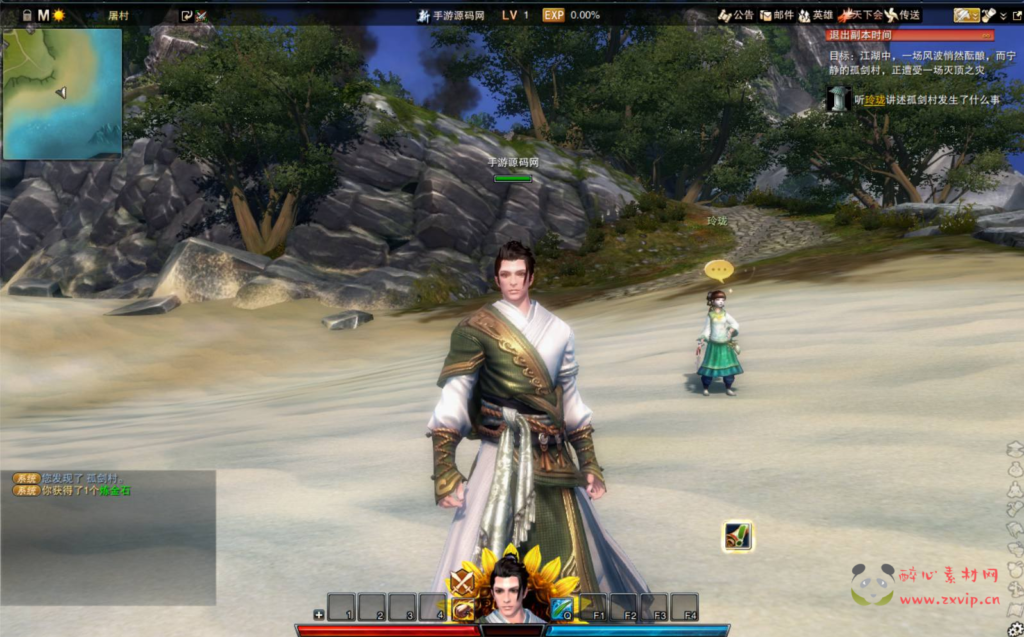This screenshot has height=637, width=1024.
Task: Open the 英雄 hero menu
Action: 816,15
